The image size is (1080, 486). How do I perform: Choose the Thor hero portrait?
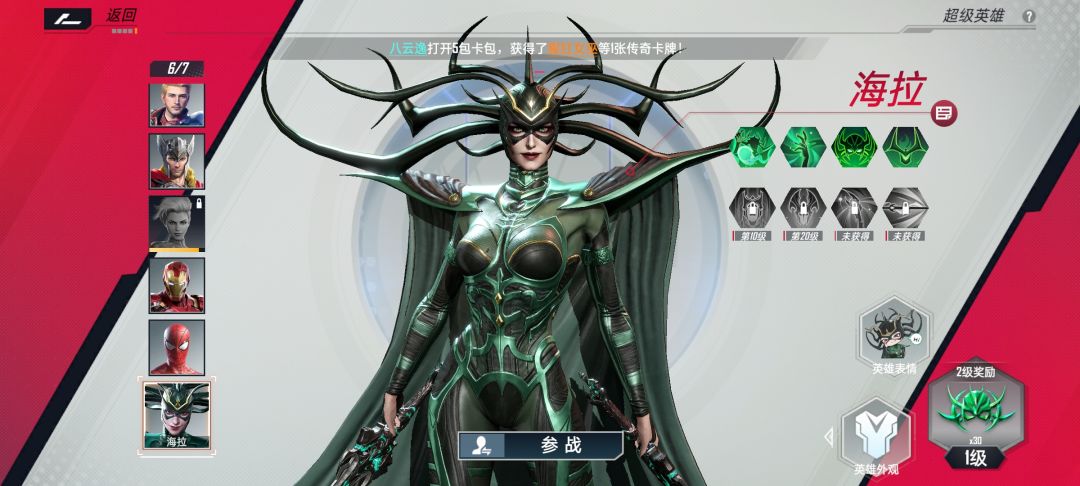coord(177,161)
